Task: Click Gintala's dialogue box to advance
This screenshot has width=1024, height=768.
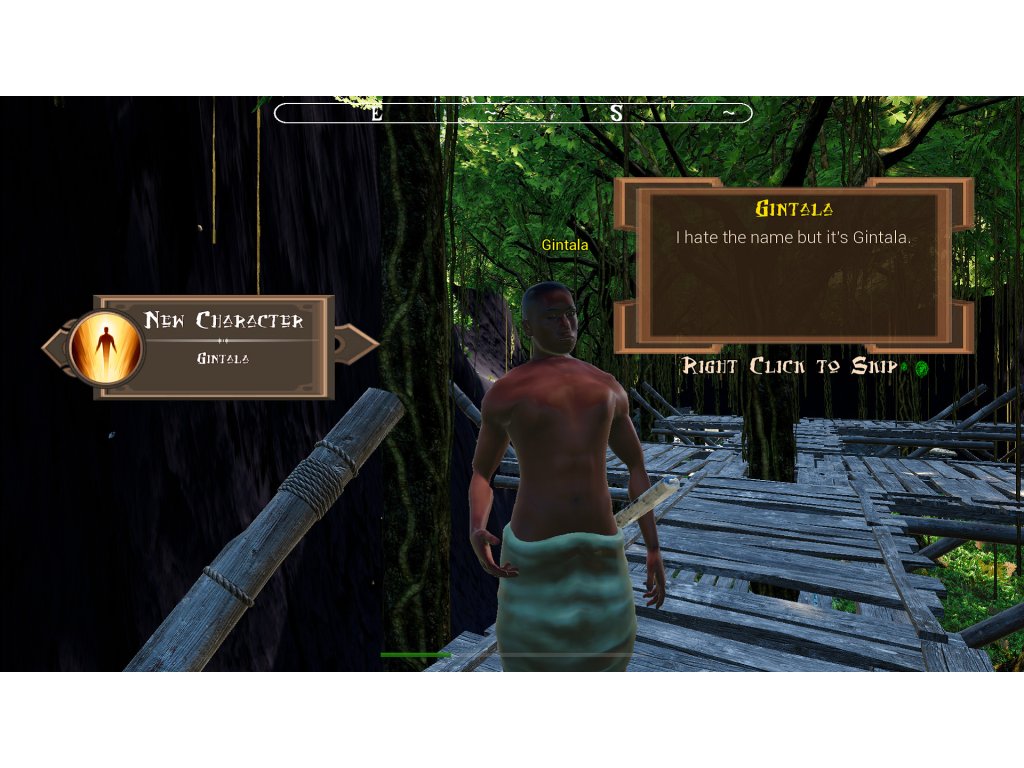Action: click(792, 265)
